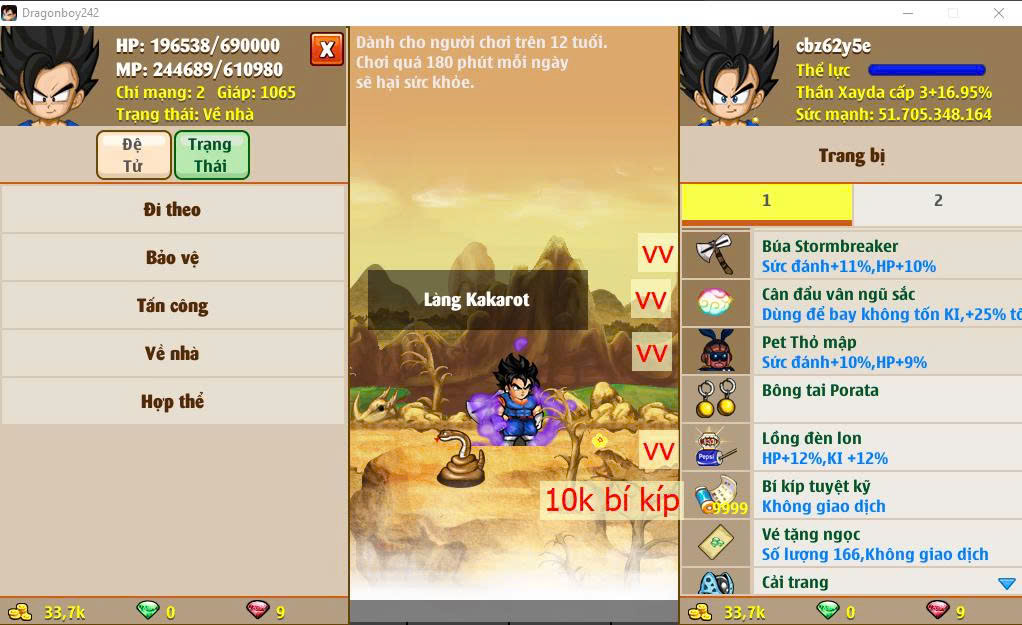Open the Trạng Thái tab
The height and width of the screenshot is (625, 1022).
pos(211,155)
